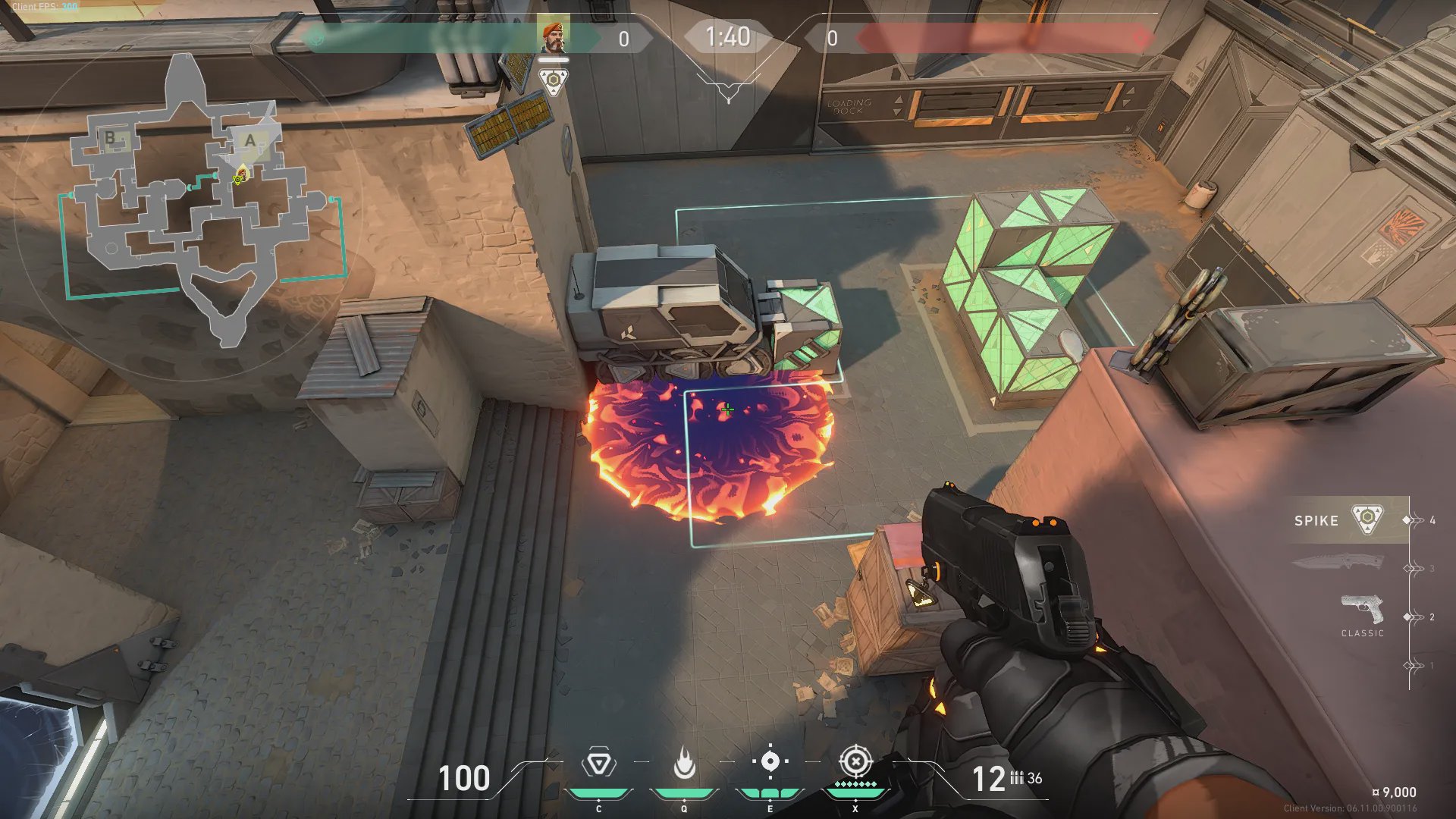Select the A site label on minimap
The height and width of the screenshot is (819, 1456).
249,141
